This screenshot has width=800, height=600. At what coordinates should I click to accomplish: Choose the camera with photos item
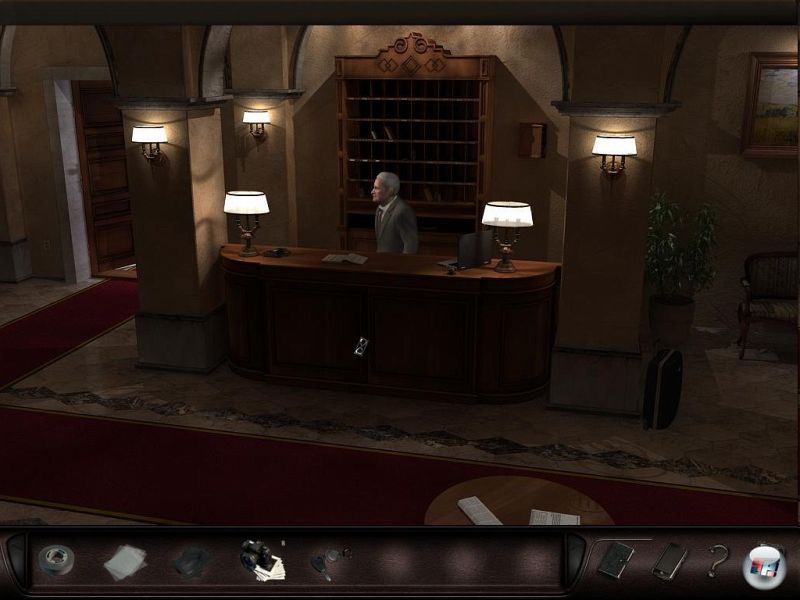(x=261, y=561)
